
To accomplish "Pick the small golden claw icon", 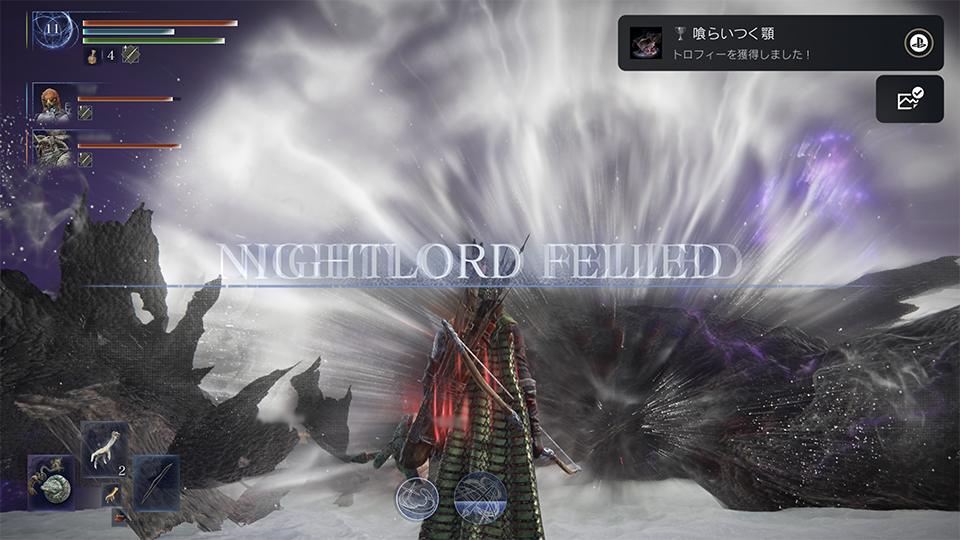I will coord(112,494).
